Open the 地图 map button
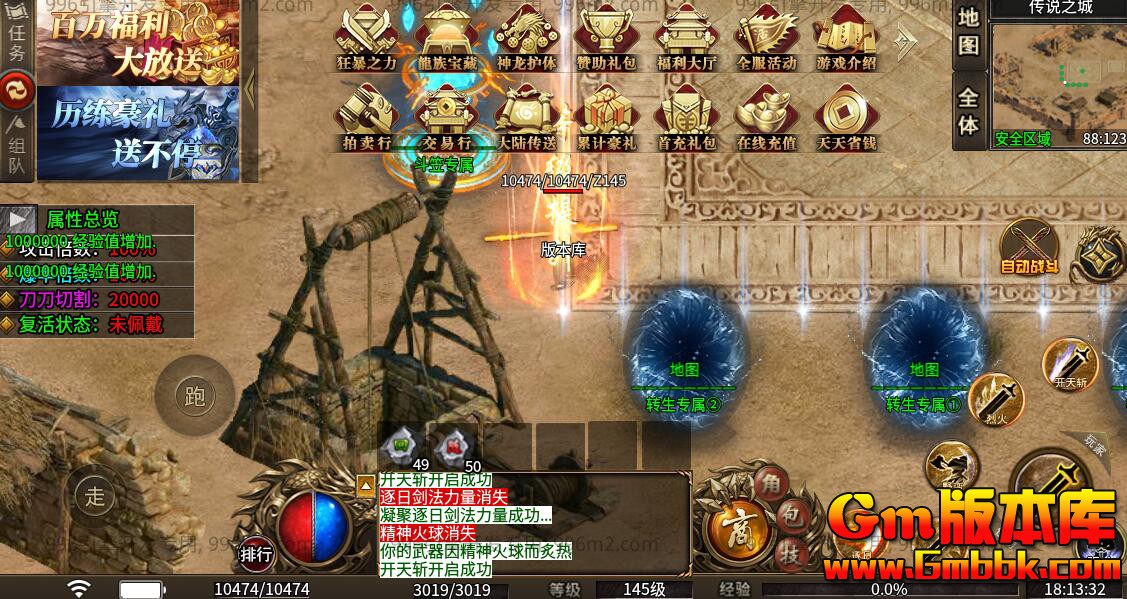The width and height of the screenshot is (1127, 599). [968, 32]
